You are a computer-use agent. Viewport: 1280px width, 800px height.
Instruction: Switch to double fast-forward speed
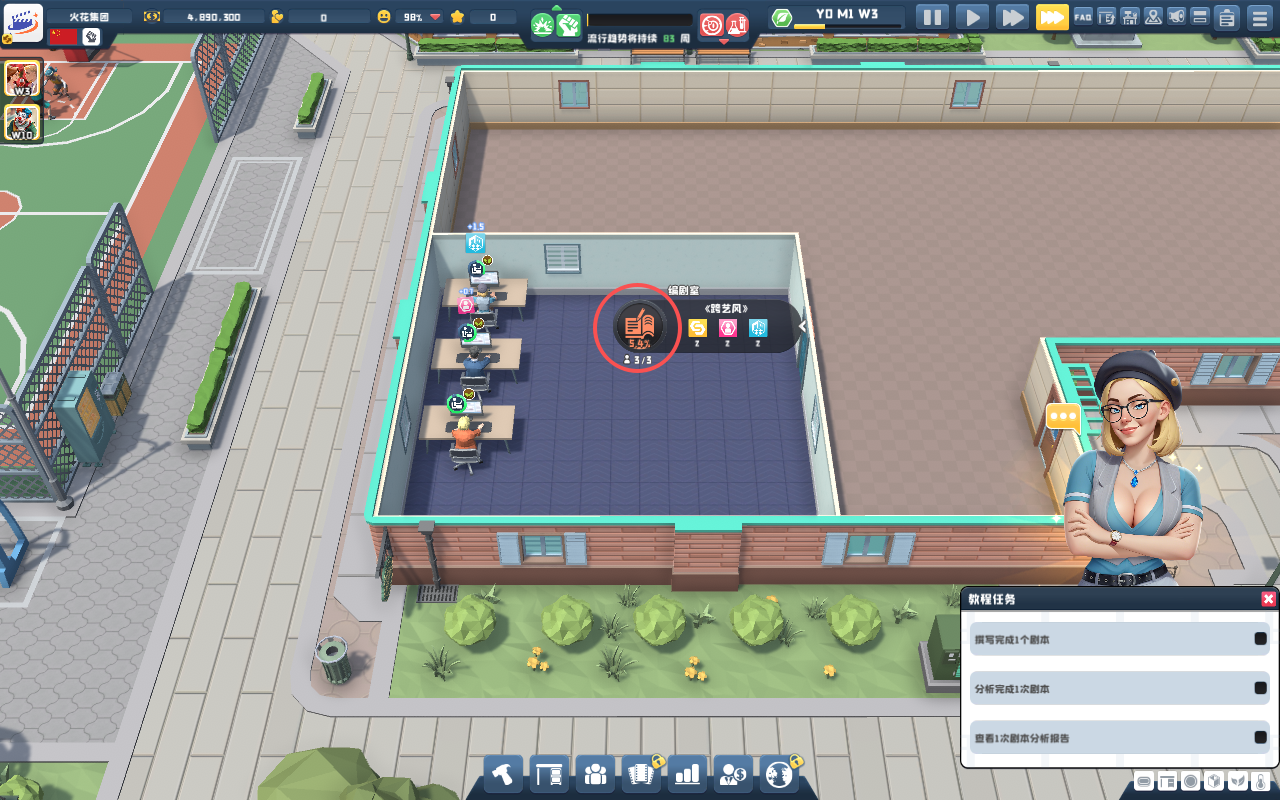pyautogui.click(x=1012, y=17)
